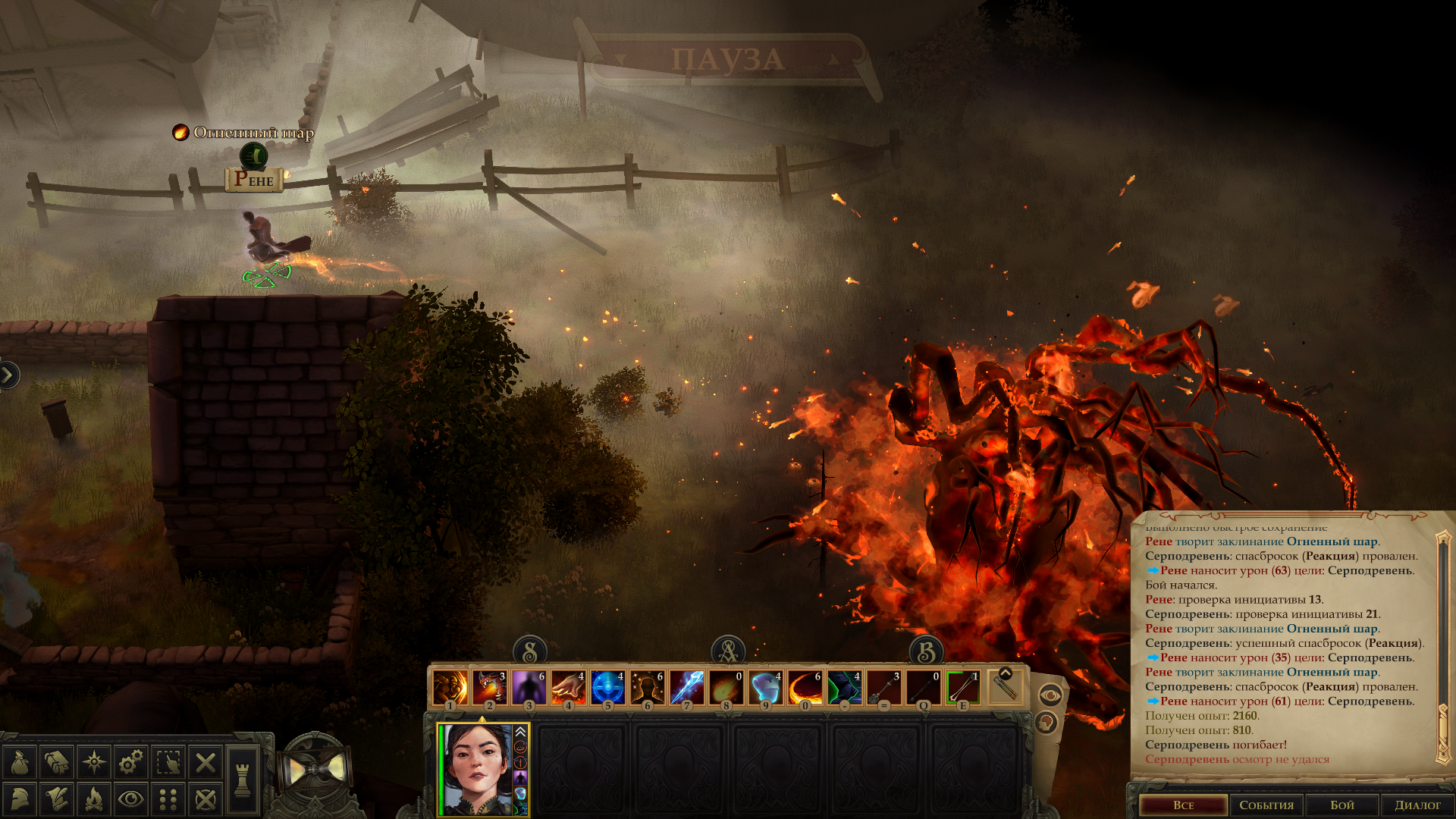Image resolution: width=1456 pixels, height=819 pixels.
Task: Open the map with the compass star icon
Action: pyautogui.click(x=94, y=762)
